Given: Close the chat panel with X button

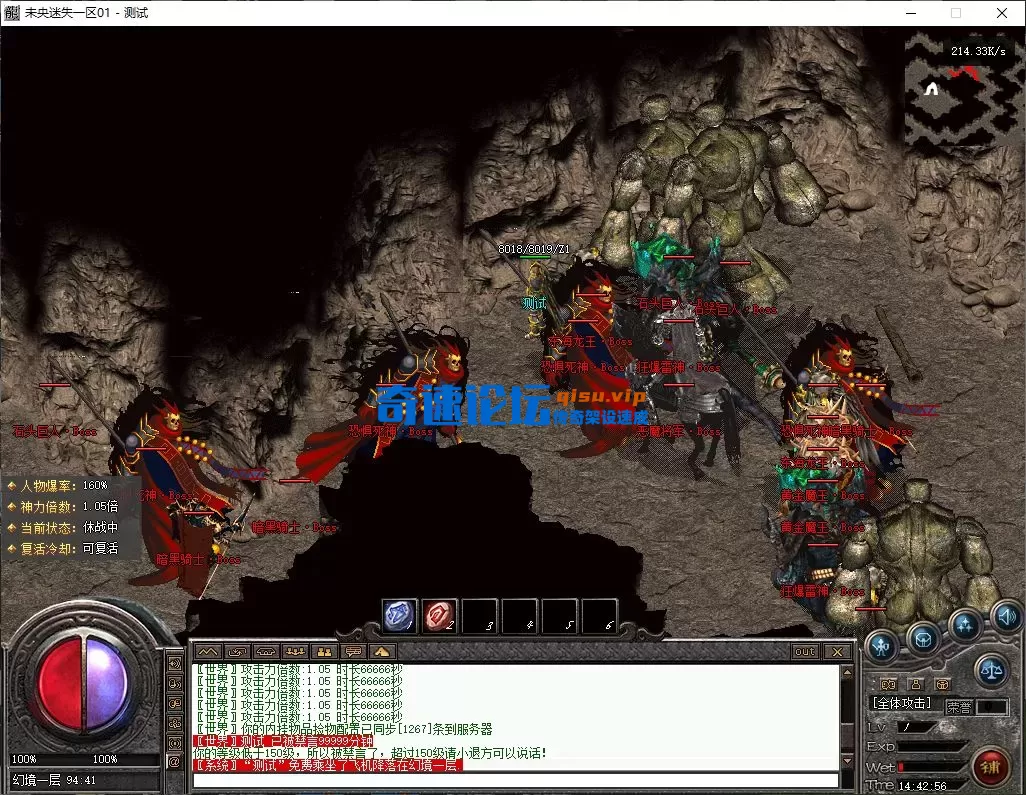Looking at the screenshot, I should 838,652.
